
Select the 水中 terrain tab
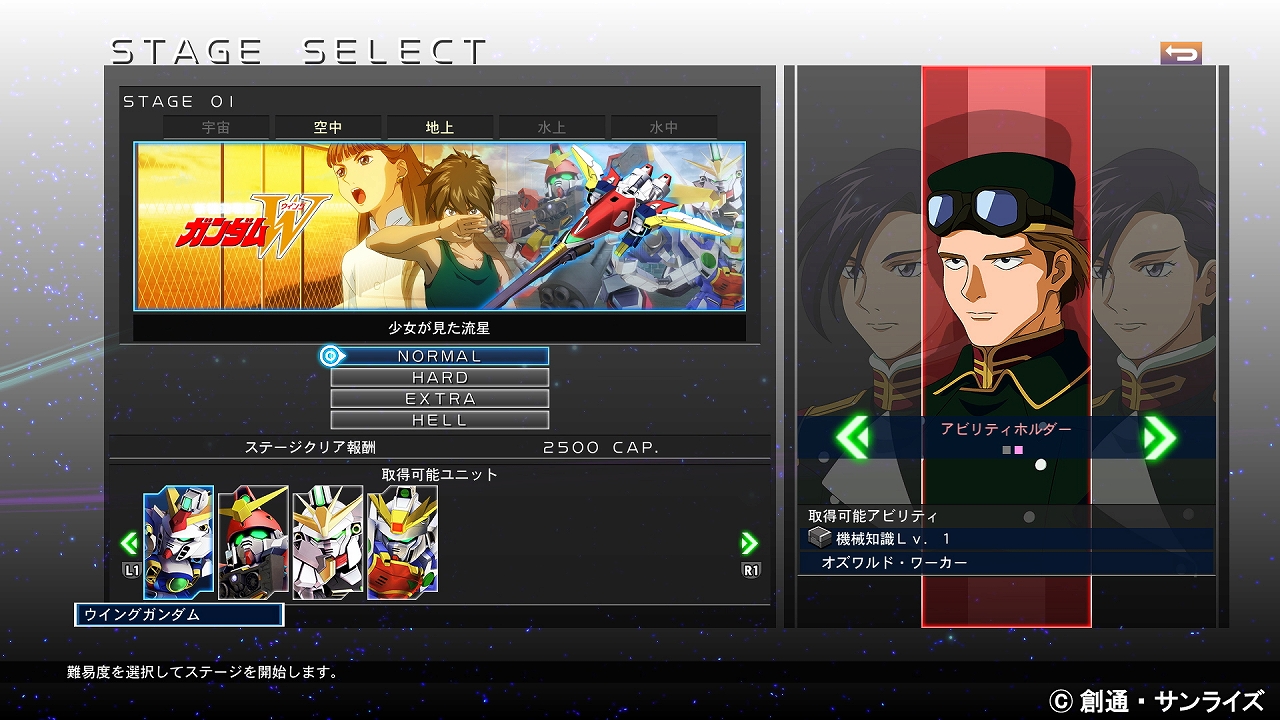pyautogui.click(x=664, y=128)
